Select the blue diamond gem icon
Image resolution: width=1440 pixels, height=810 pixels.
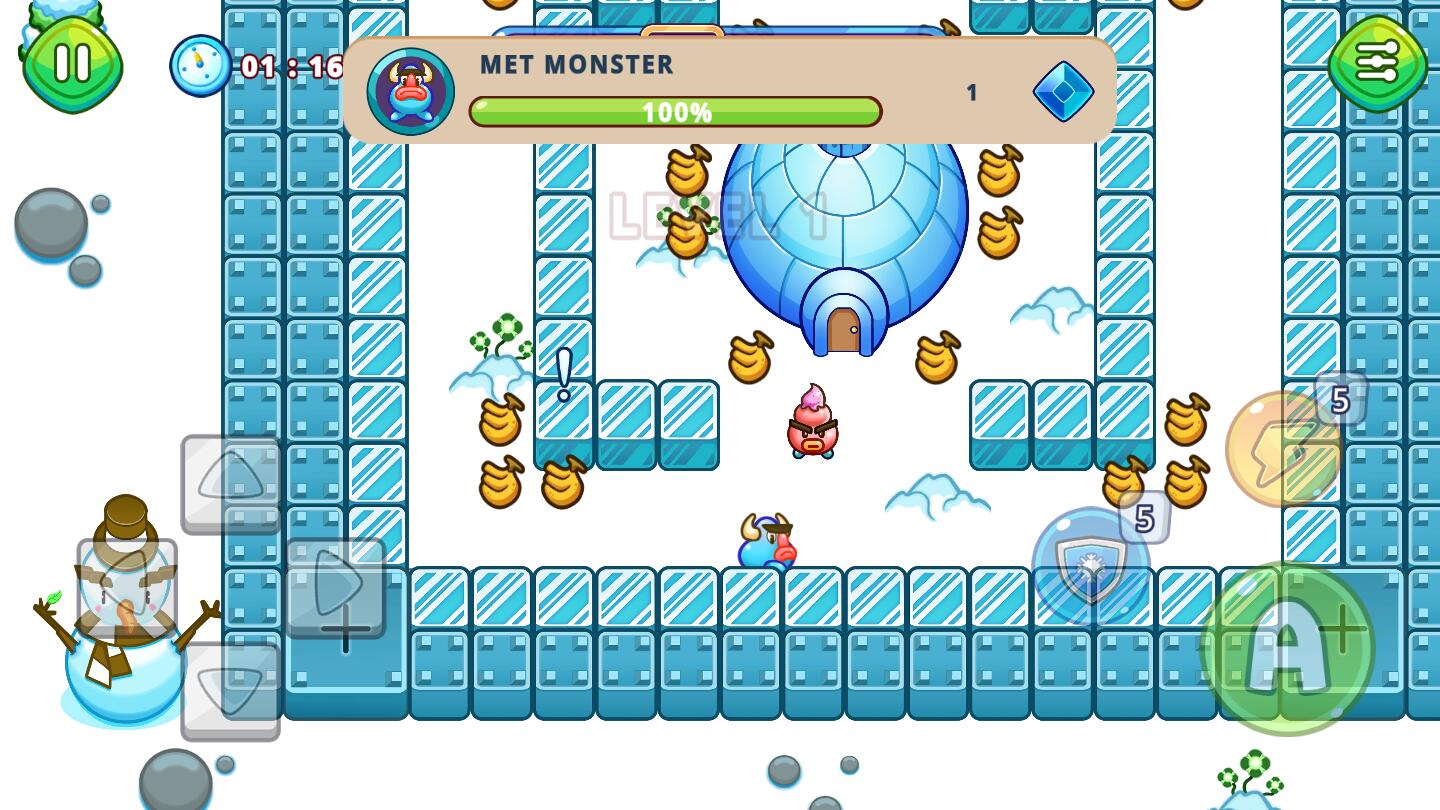[1062, 93]
